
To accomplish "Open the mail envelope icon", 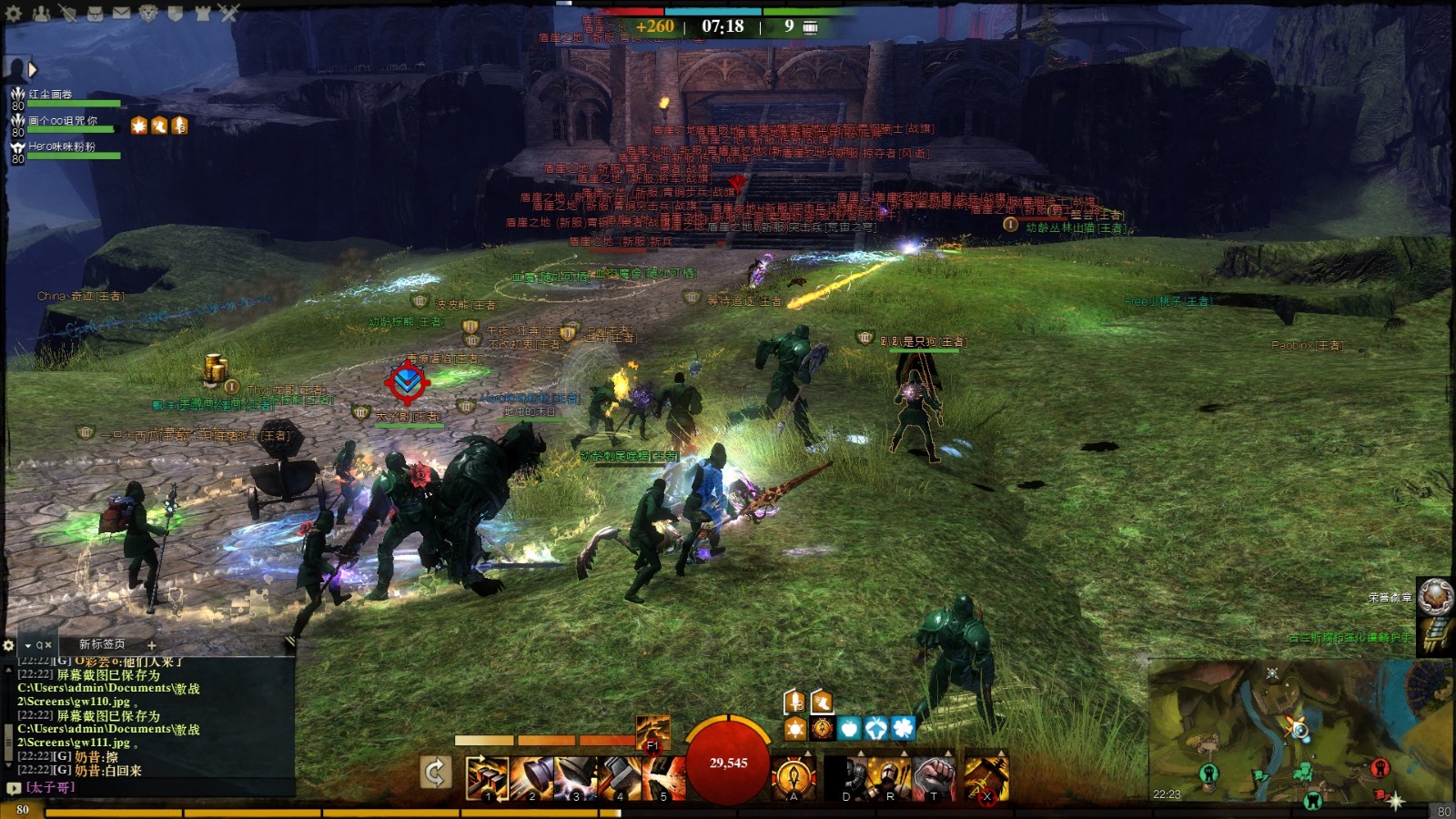I will [x=121, y=13].
